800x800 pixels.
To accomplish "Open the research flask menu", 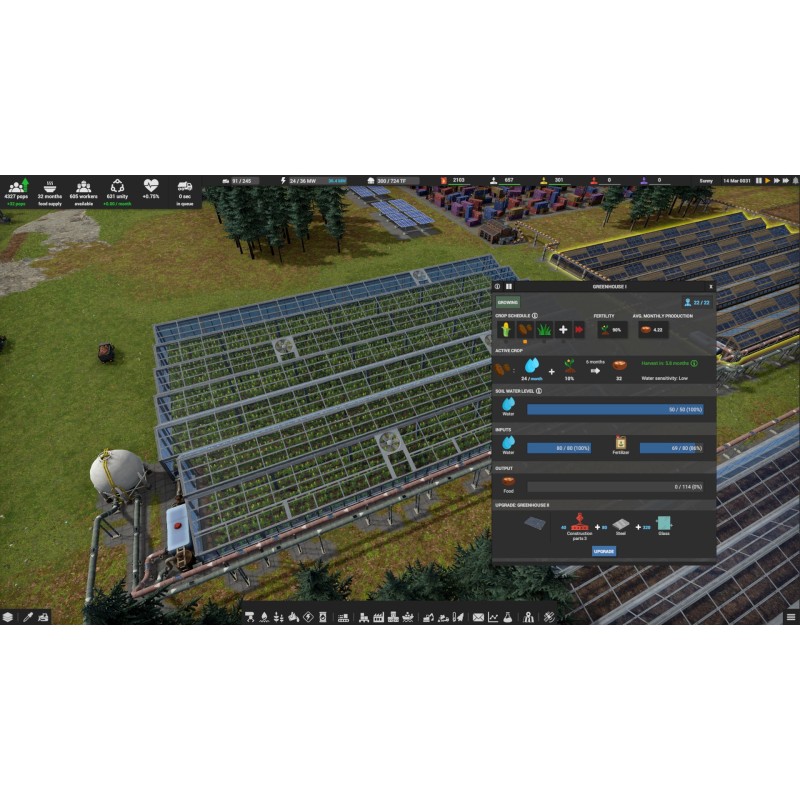I will tap(507, 617).
